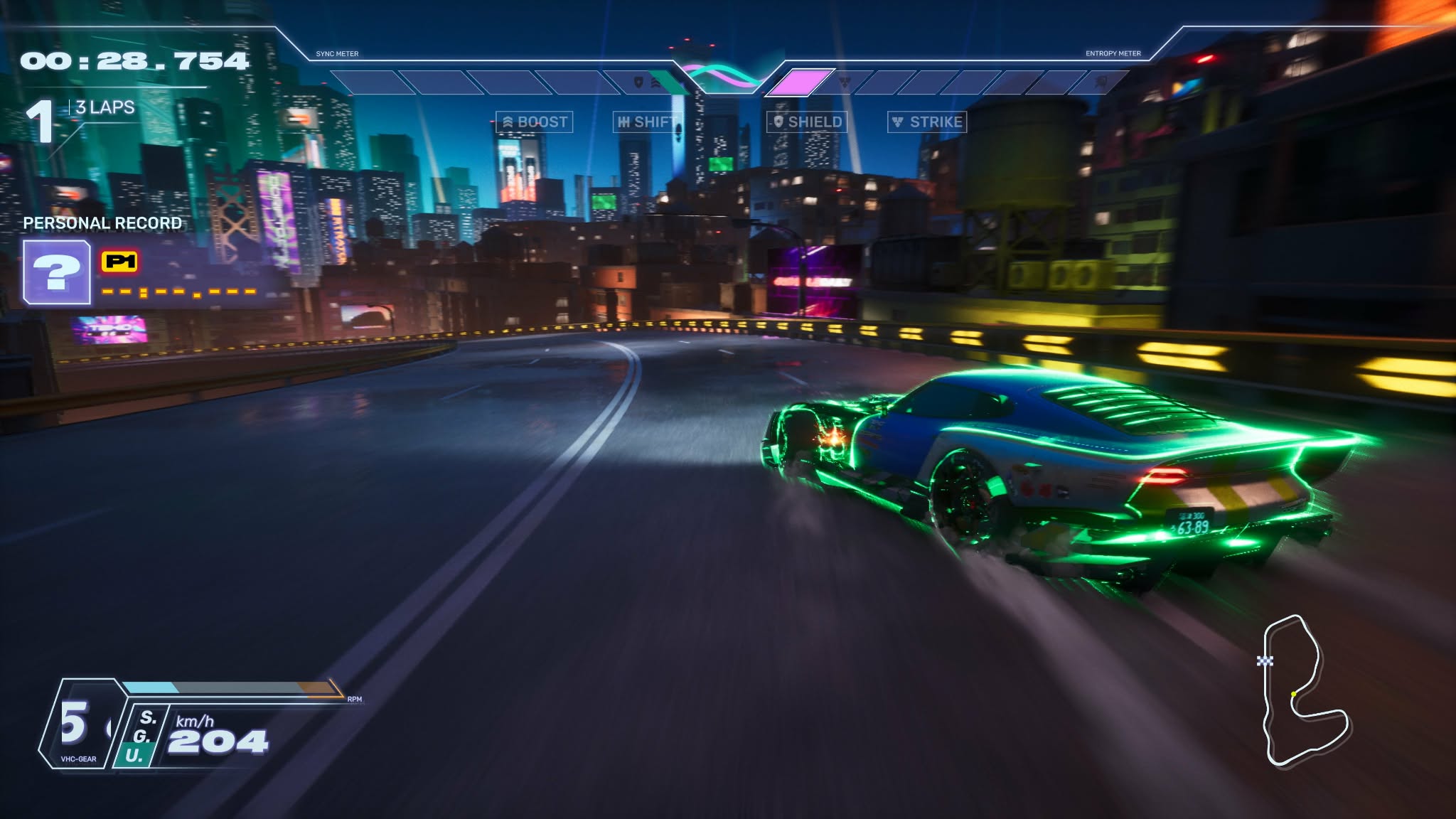The image size is (1456, 819).
Task: Select the Personal Record question-mark tile
Action: point(57,272)
